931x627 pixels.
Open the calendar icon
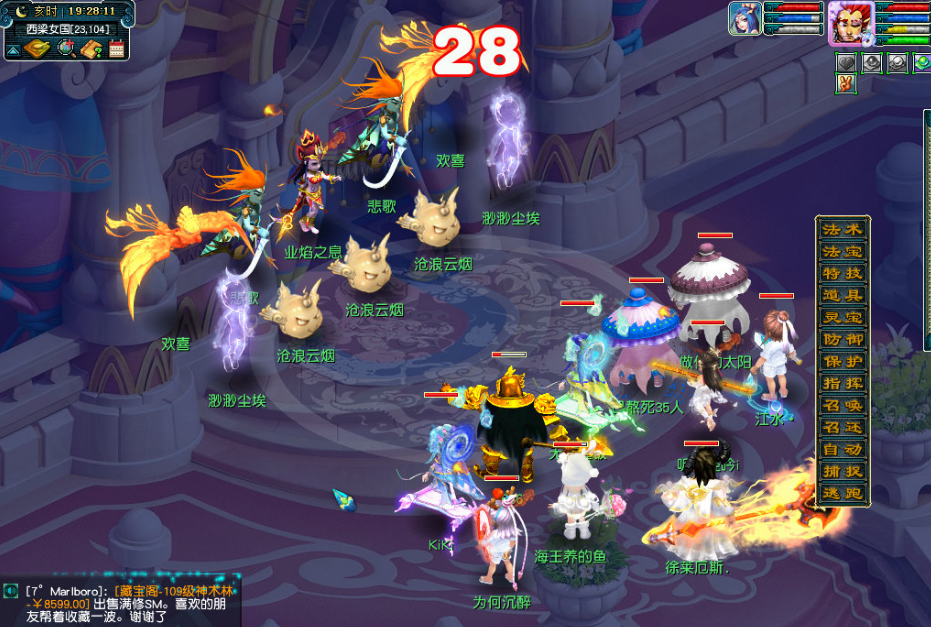tap(117, 48)
